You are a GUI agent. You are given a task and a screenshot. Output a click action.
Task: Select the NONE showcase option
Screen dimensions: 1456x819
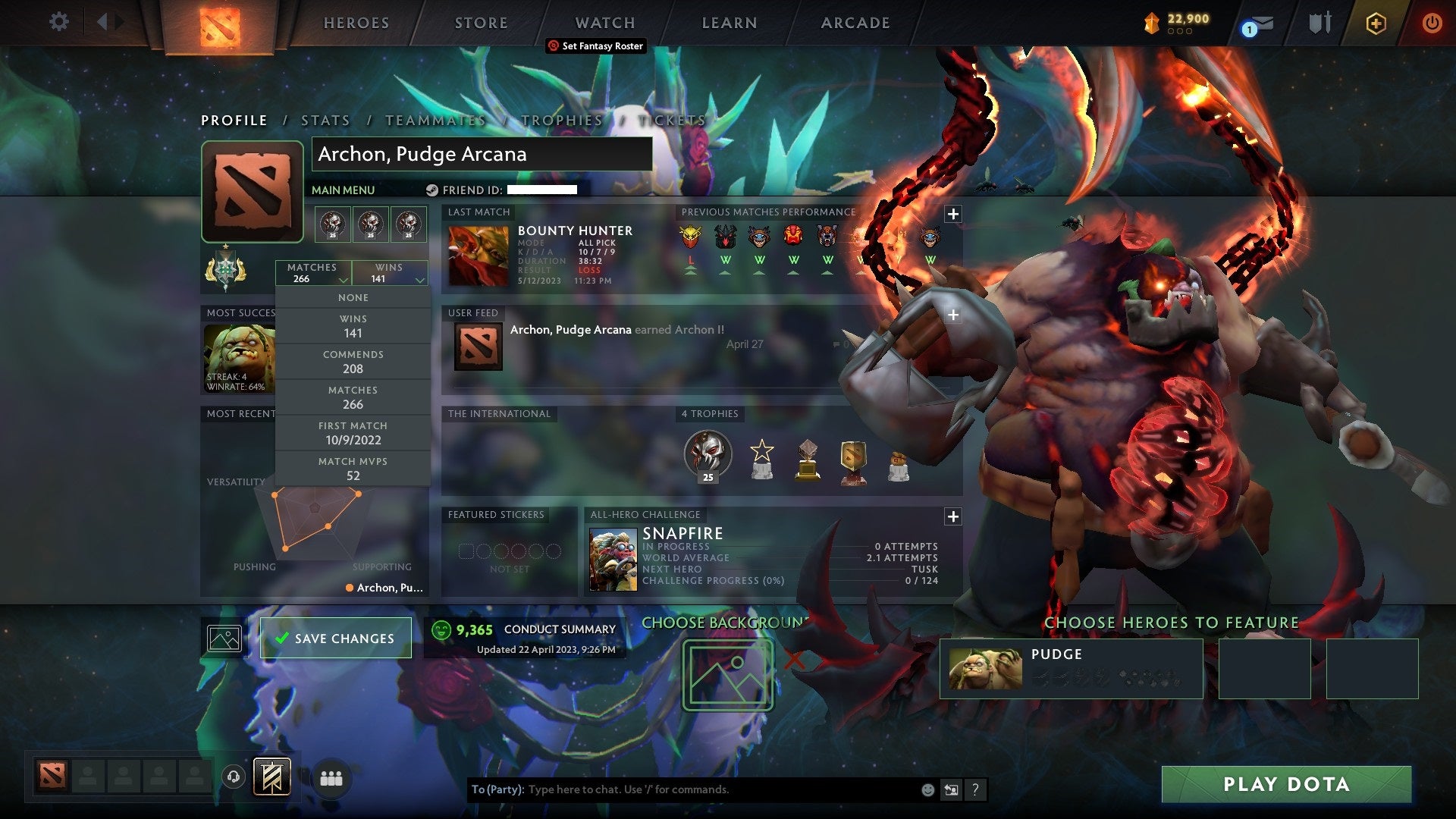(353, 297)
